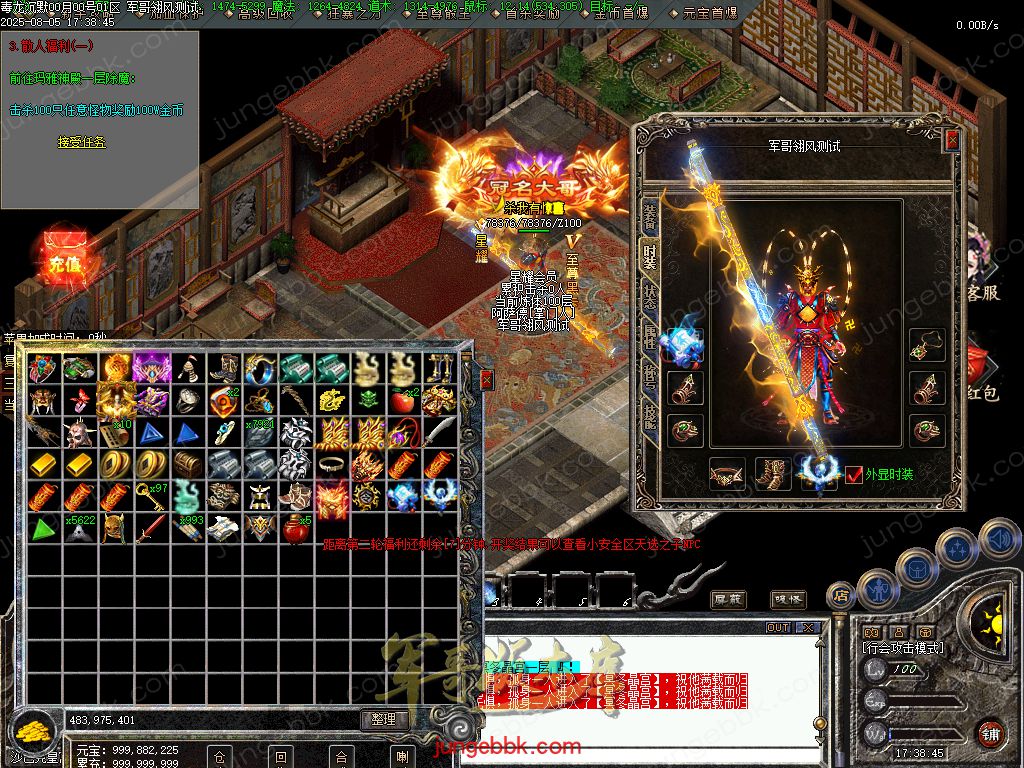Open the red 铺 stall button

click(x=989, y=732)
